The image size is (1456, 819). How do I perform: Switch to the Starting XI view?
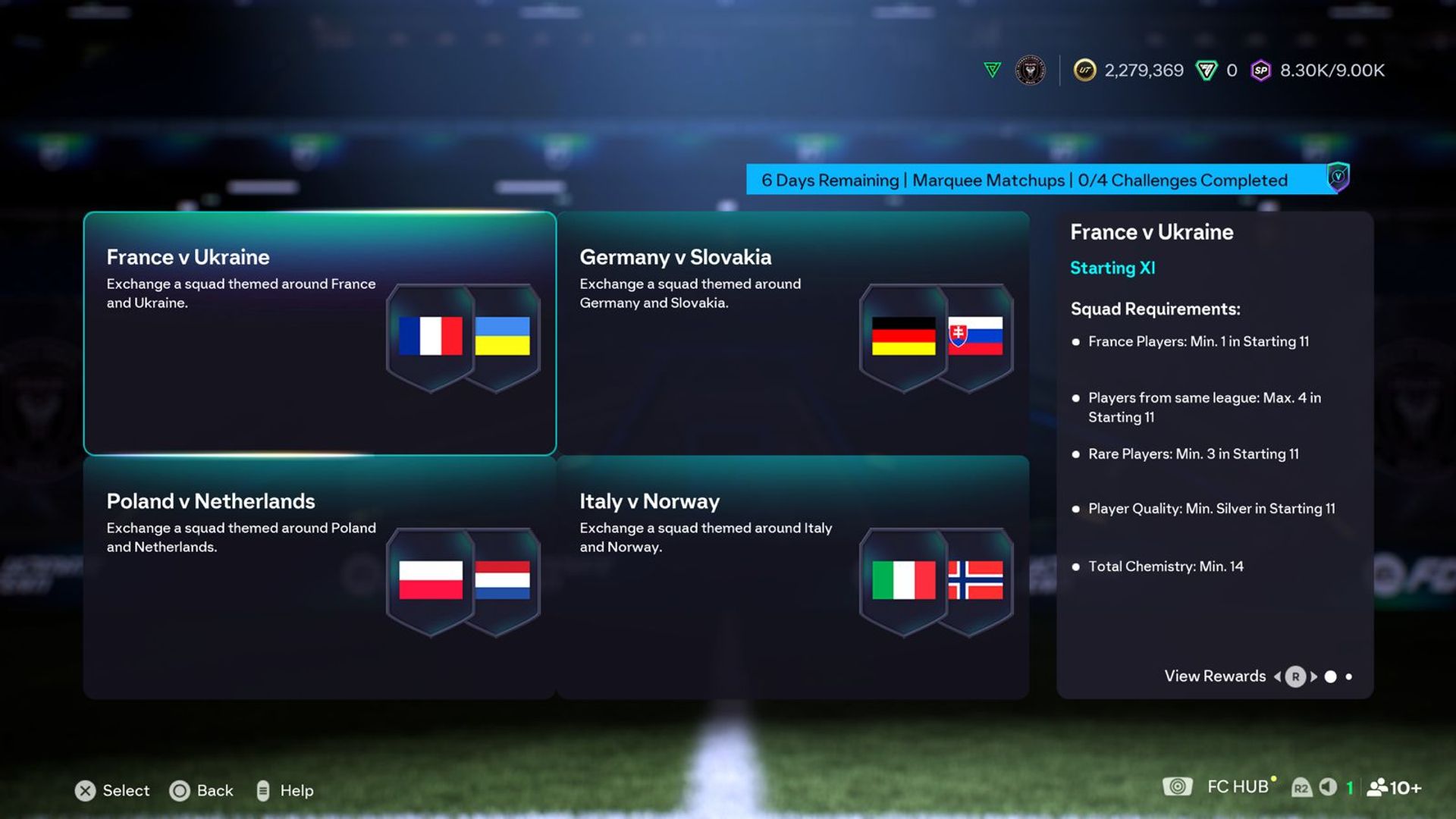pos(1112,268)
